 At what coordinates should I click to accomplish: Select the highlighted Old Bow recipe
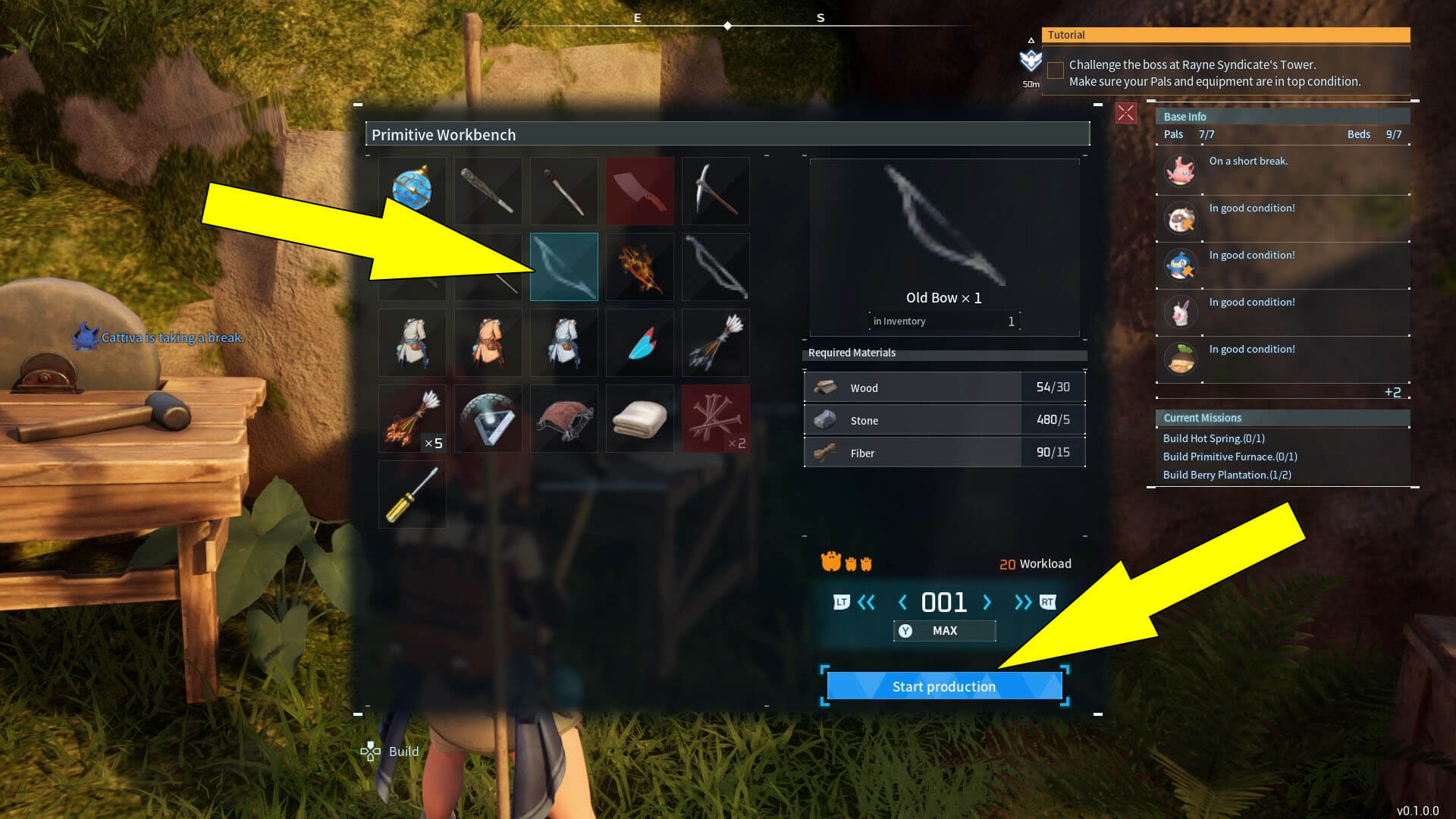click(x=563, y=266)
